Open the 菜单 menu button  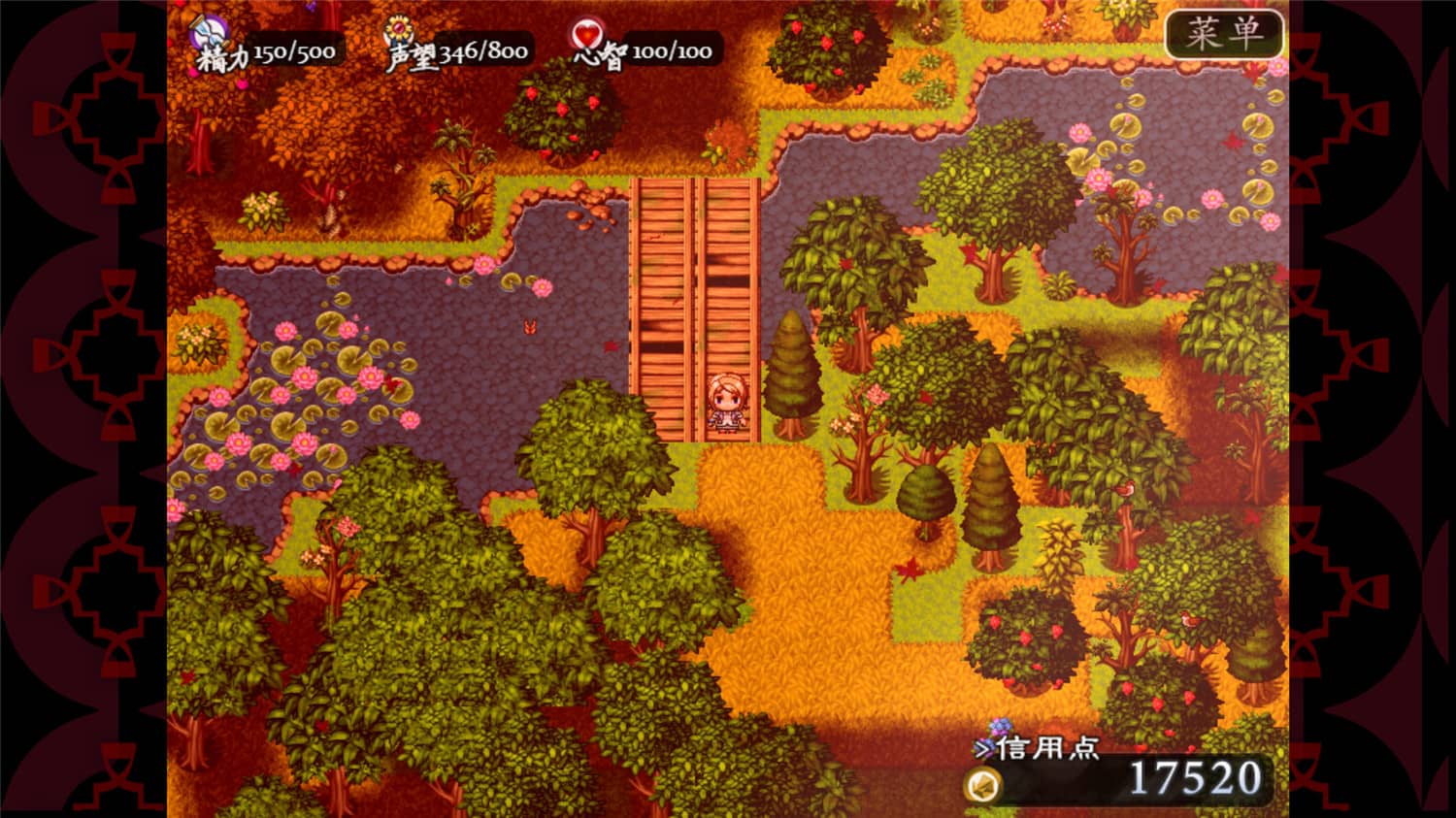tap(1223, 34)
